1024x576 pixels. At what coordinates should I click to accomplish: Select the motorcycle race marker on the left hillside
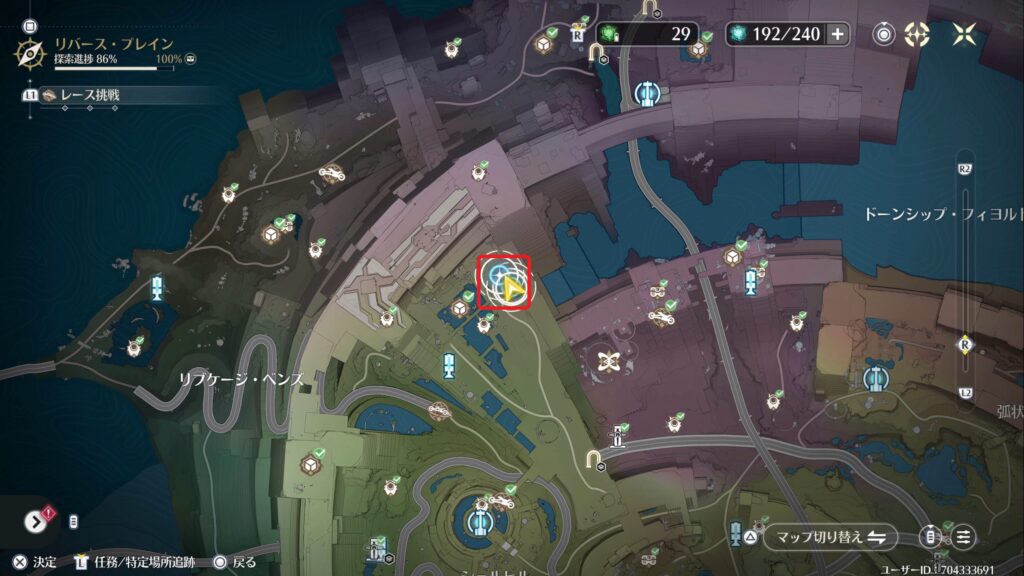pos(330,172)
